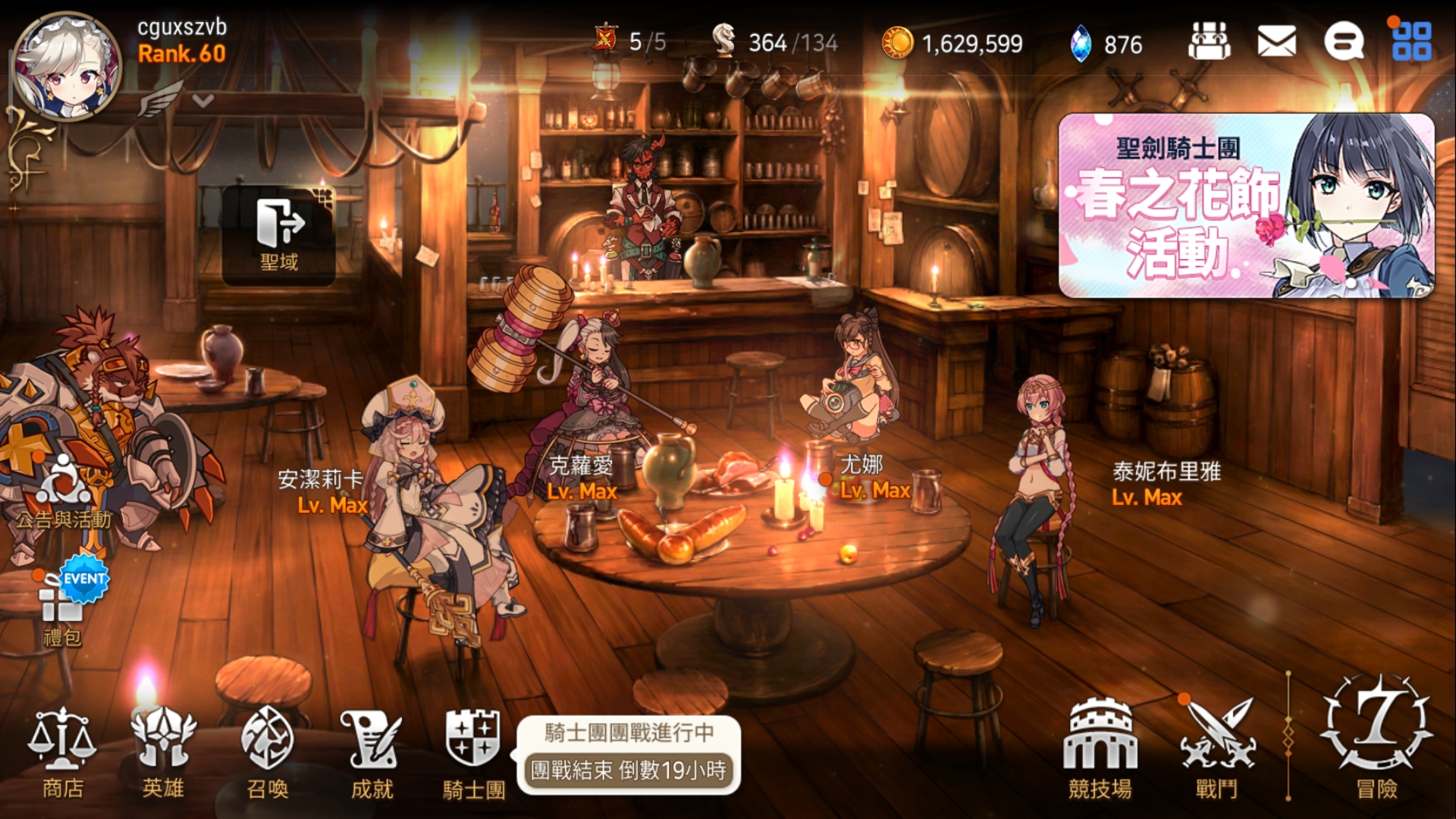Open the mailbox envelope icon
This screenshot has width=1456, height=819.
(1276, 41)
